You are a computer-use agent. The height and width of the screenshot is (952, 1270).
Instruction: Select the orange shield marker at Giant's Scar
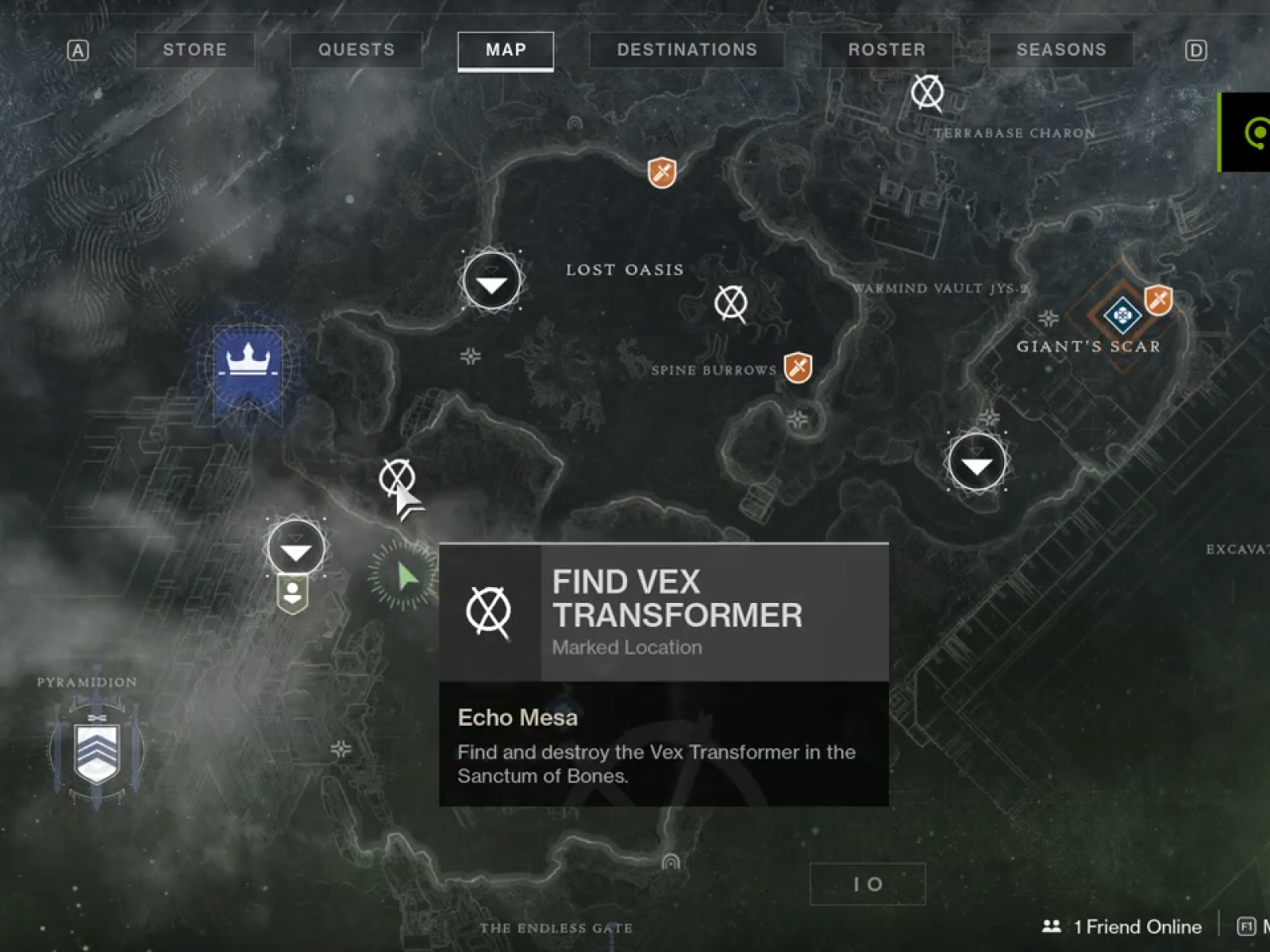tap(1158, 300)
